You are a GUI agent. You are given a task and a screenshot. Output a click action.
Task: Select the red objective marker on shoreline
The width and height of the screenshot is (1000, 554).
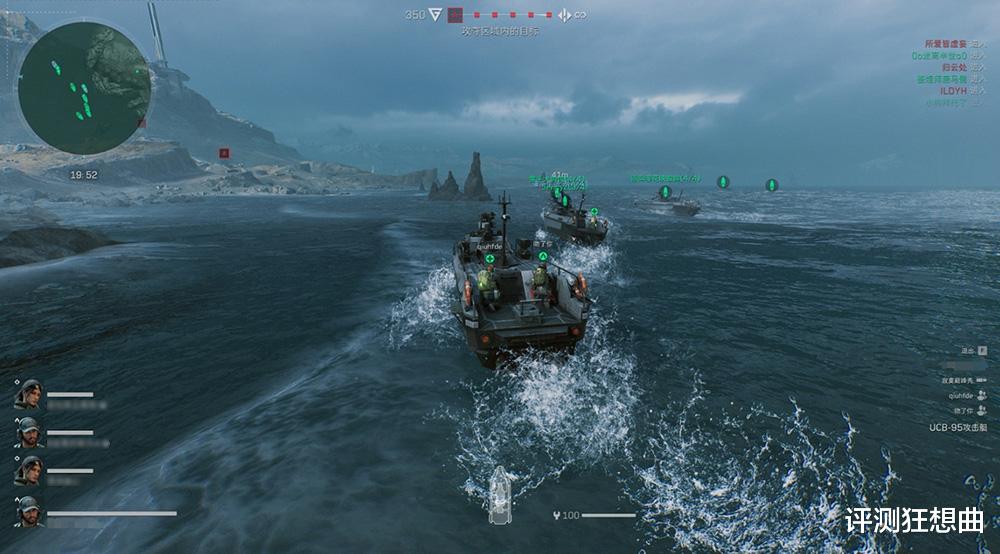click(x=224, y=153)
